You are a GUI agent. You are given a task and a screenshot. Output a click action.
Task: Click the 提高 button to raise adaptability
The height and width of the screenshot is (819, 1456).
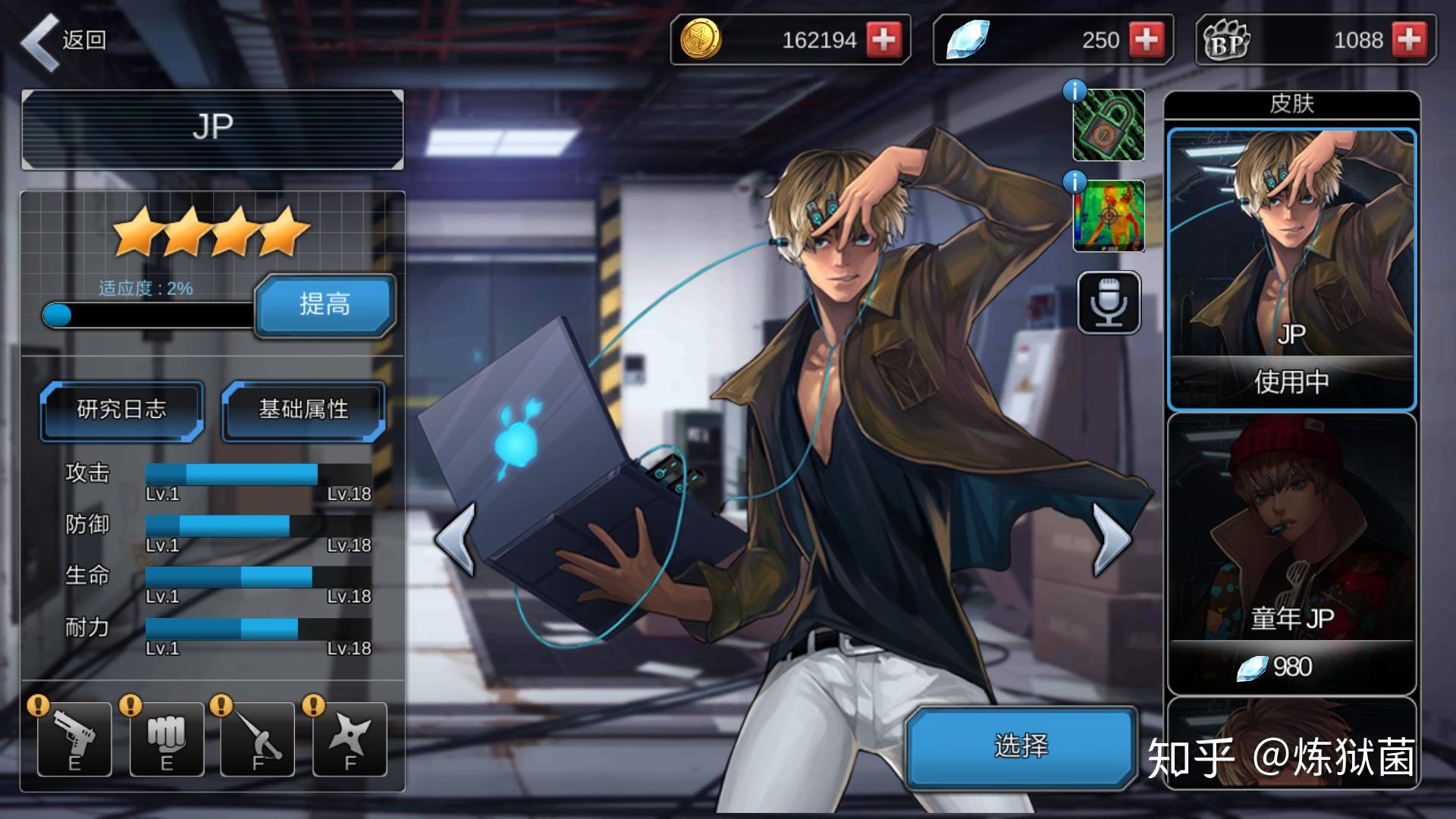[x=325, y=305]
